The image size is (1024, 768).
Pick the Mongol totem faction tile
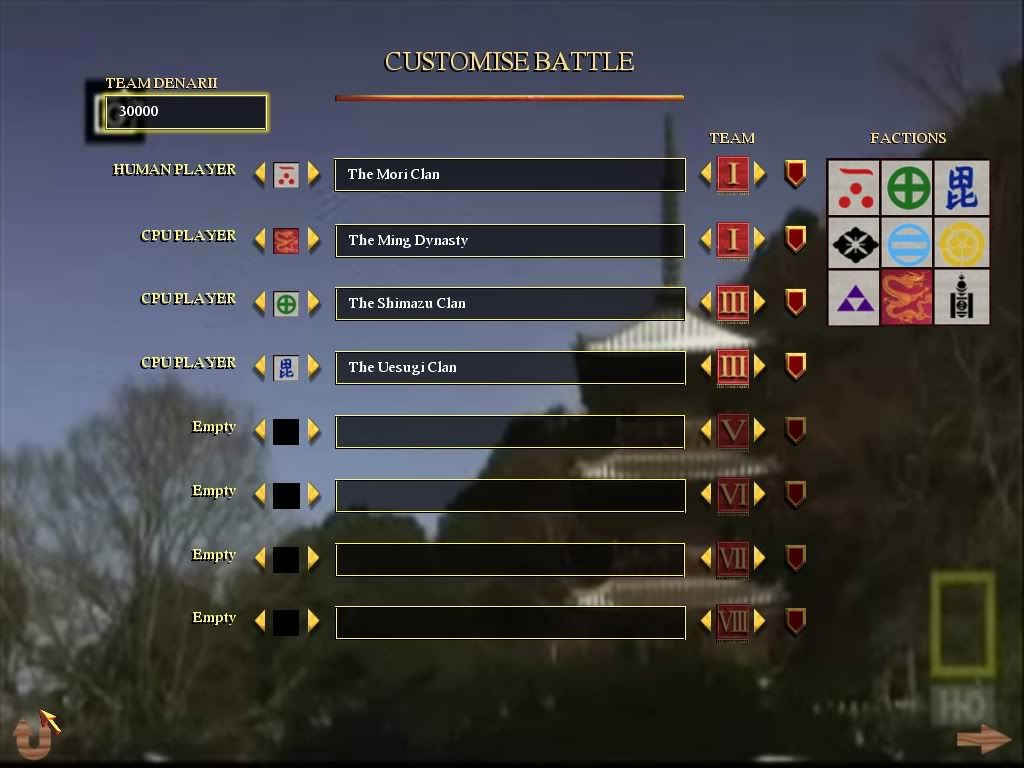pyautogui.click(x=961, y=297)
